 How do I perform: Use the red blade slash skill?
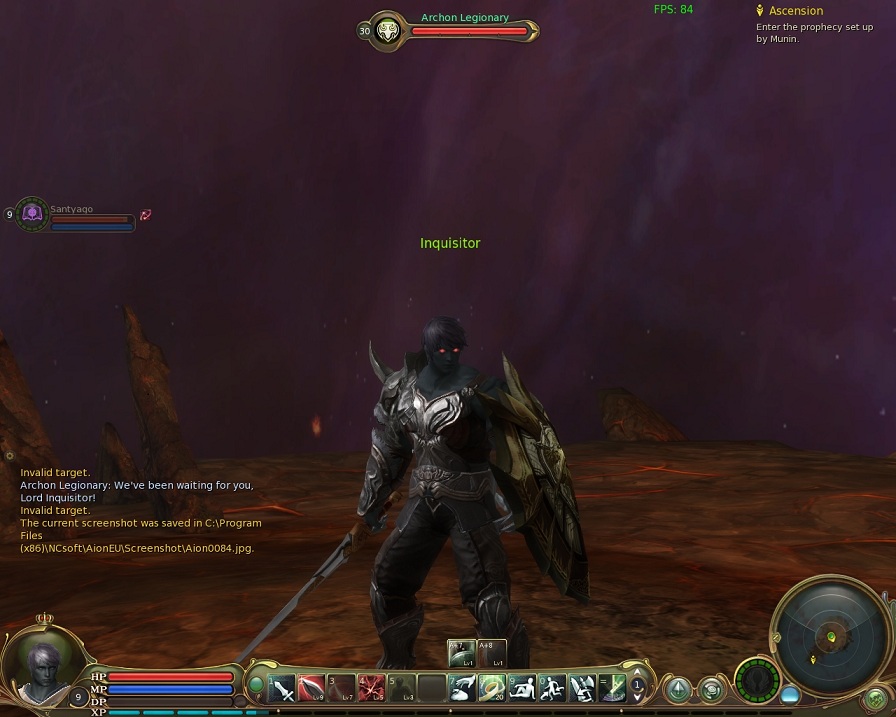point(313,688)
